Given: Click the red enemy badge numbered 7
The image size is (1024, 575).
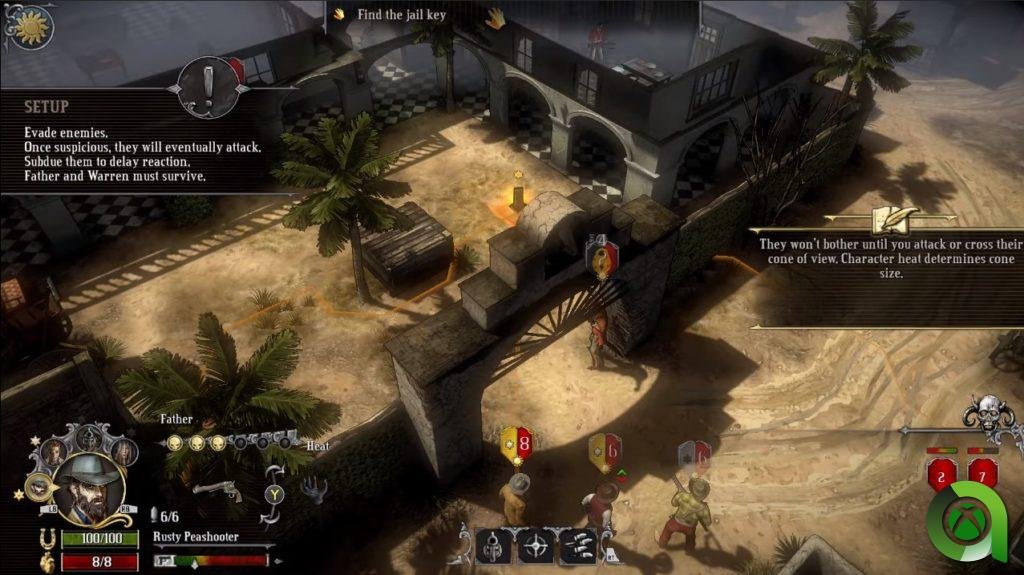Looking at the screenshot, I should point(982,474).
